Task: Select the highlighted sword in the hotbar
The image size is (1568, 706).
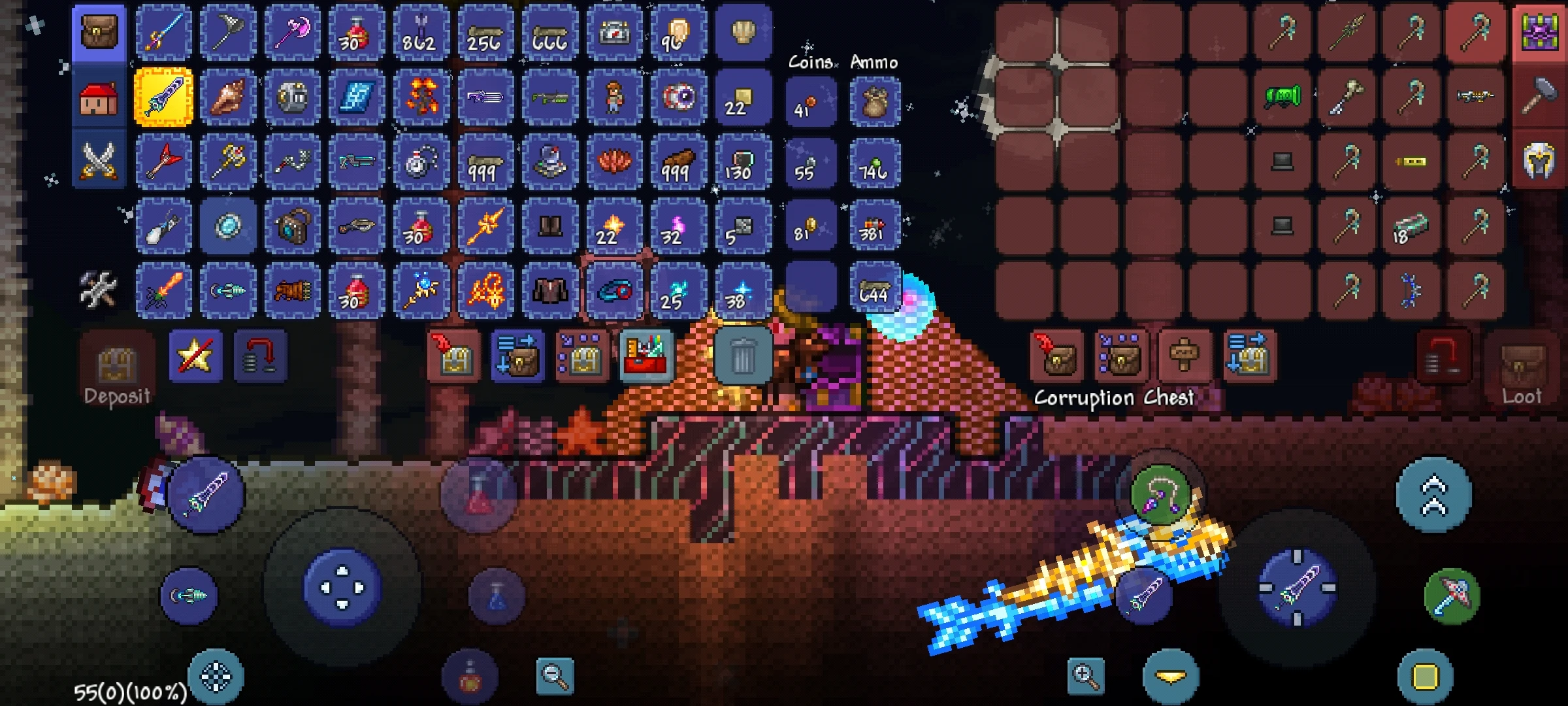Action: 163,98
